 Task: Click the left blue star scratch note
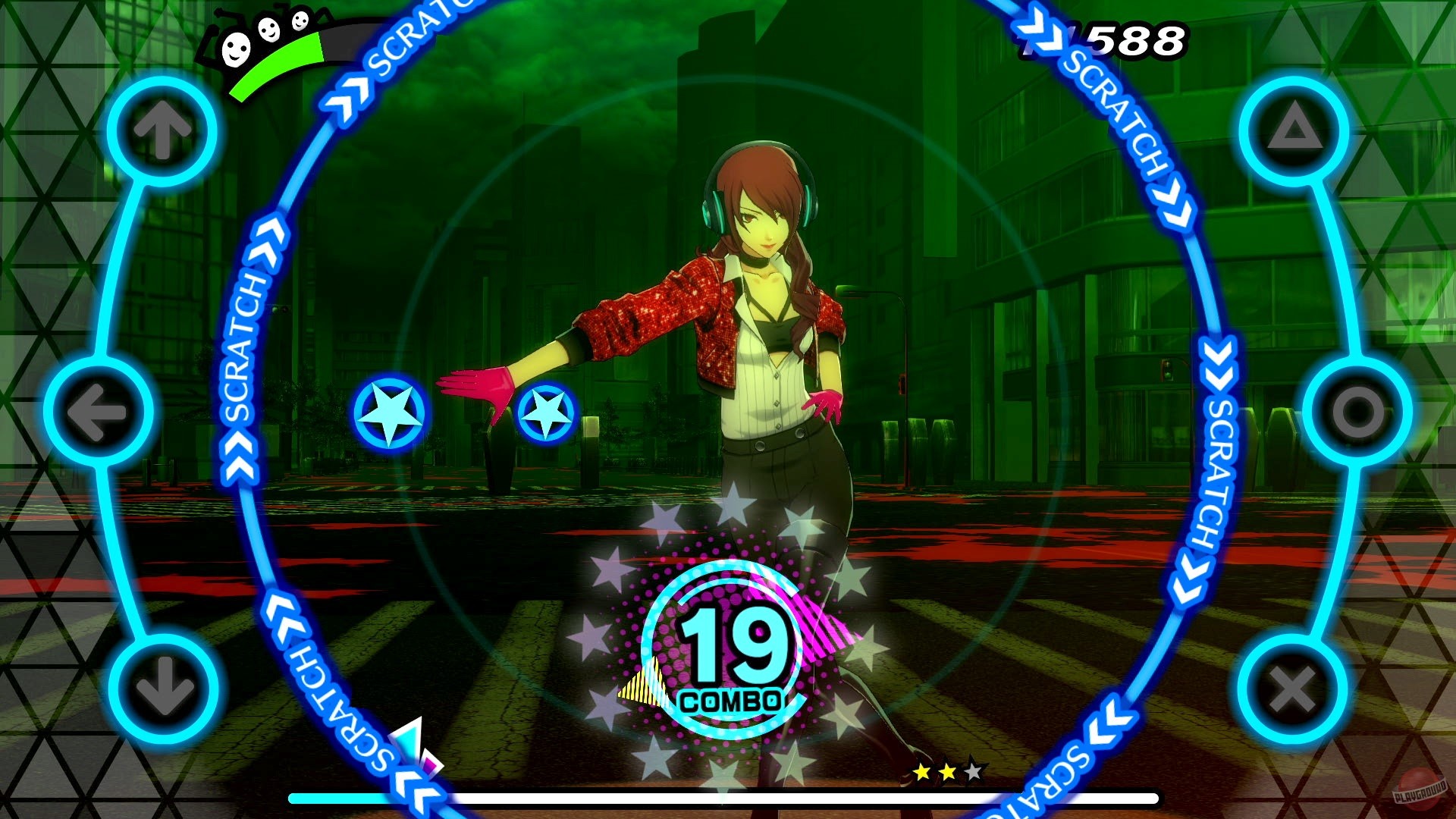[388, 414]
